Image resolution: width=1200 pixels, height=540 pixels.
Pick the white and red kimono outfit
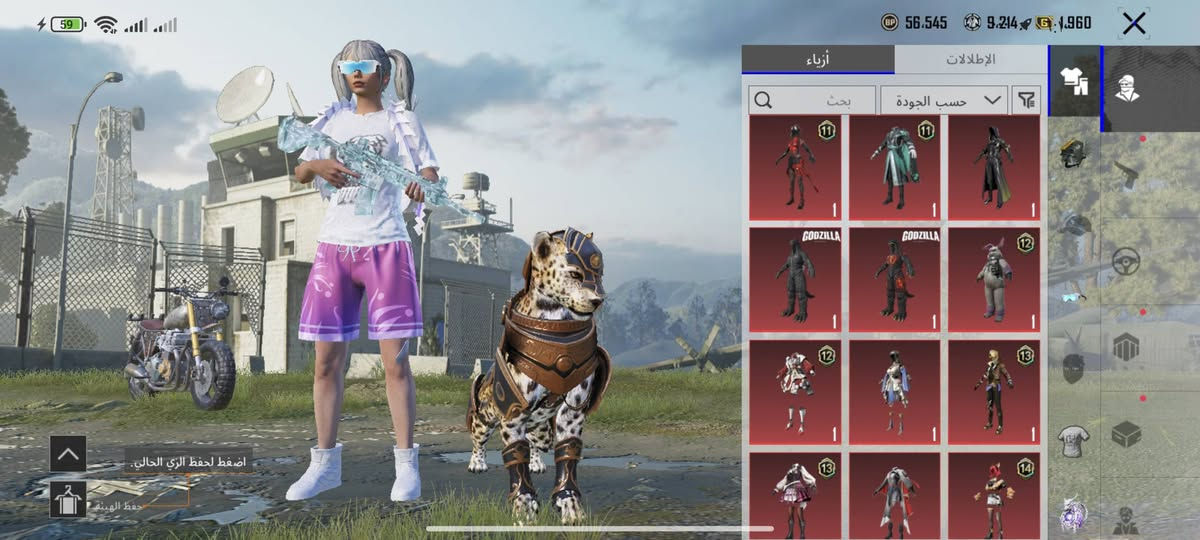[795, 391]
